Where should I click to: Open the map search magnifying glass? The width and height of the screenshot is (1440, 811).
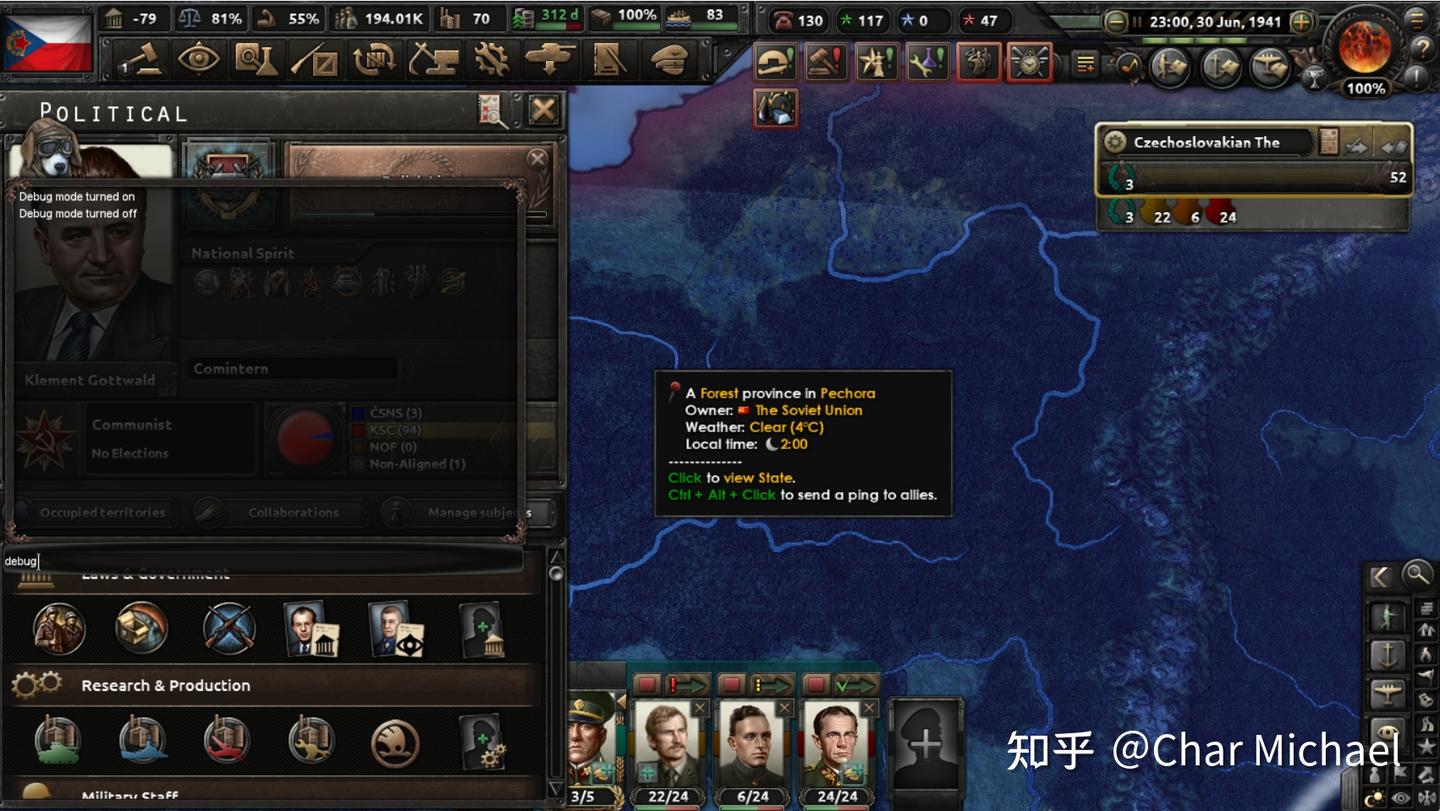[x=1416, y=574]
